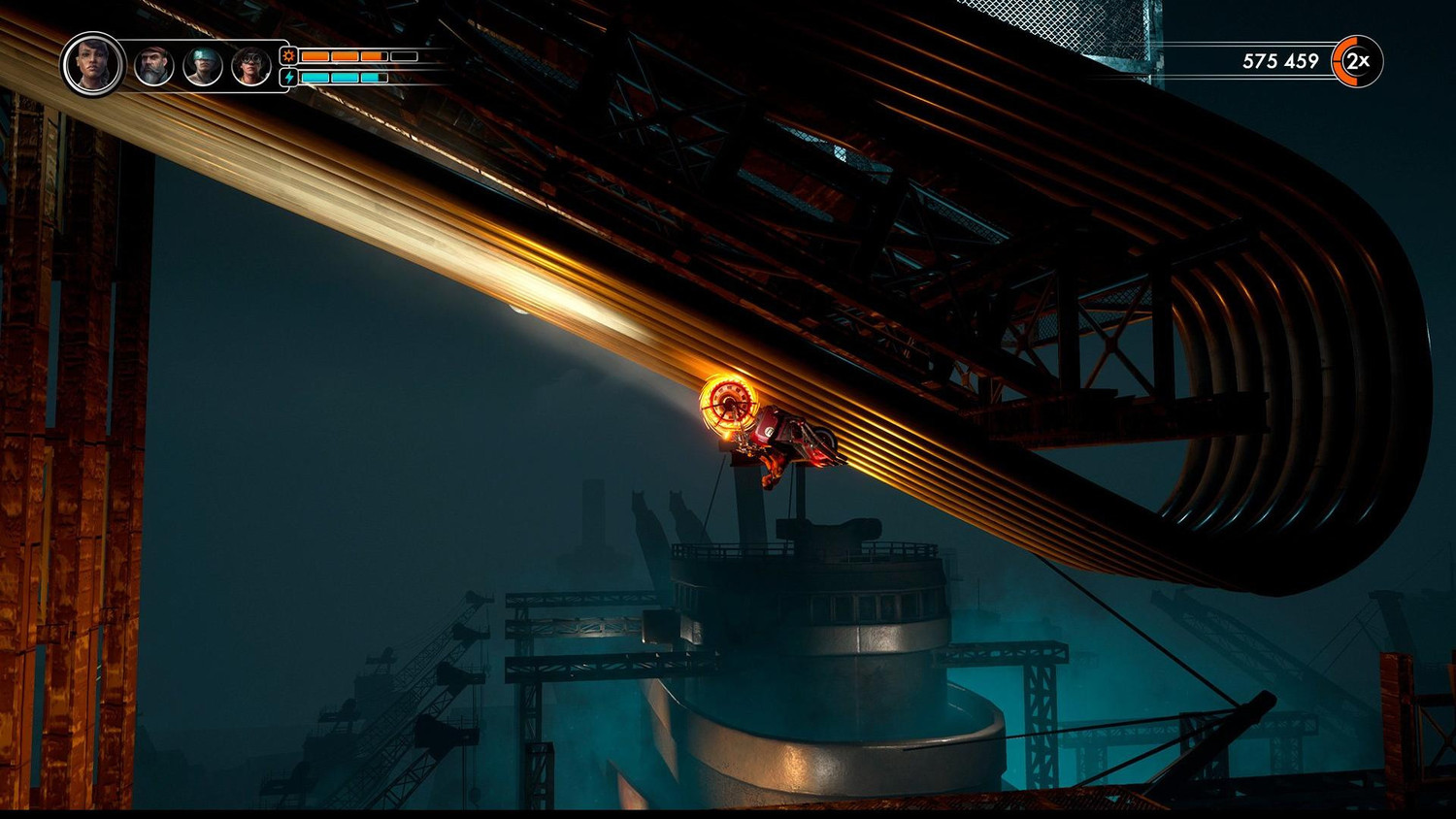Choose the rider wearing the teal helmet
The image size is (1456, 819).
click(x=203, y=67)
